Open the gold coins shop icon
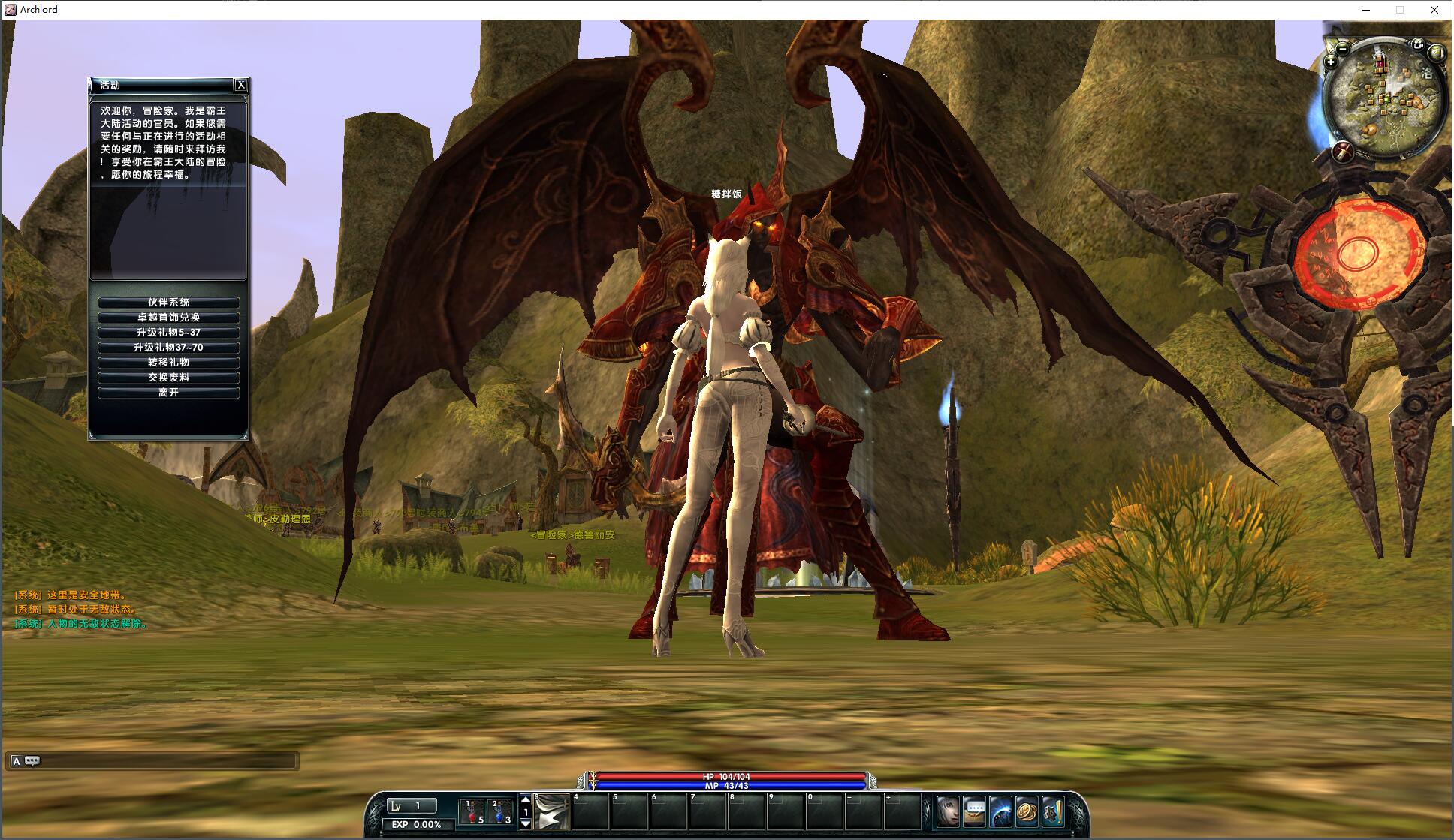This screenshot has width=1454, height=840. (x=1027, y=811)
